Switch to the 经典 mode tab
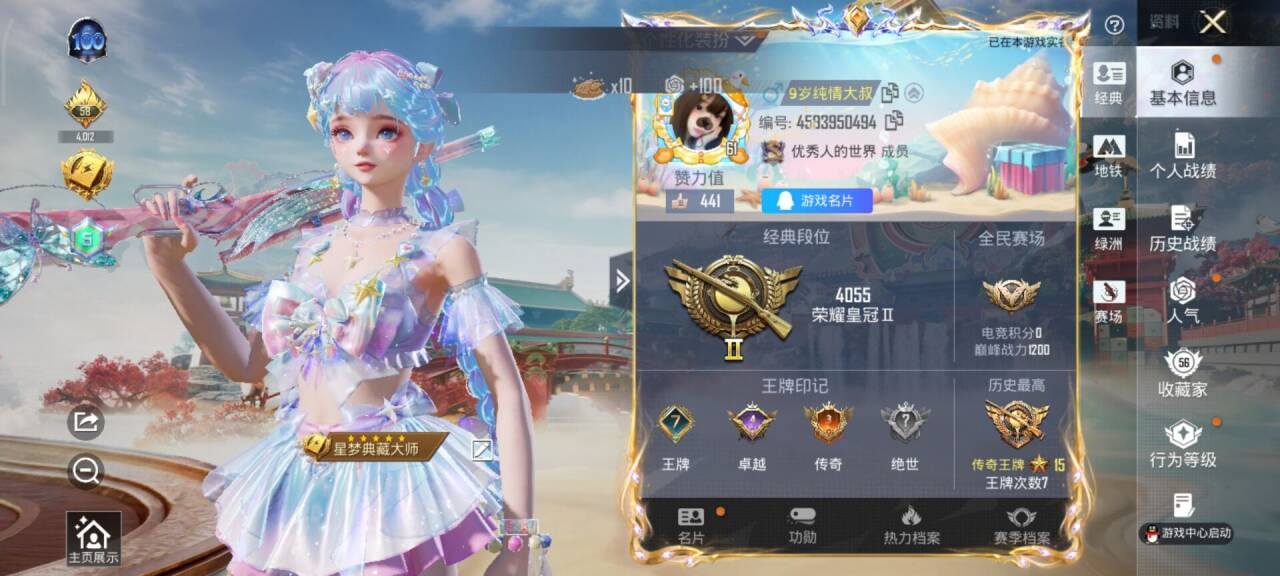 pos(1109,83)
